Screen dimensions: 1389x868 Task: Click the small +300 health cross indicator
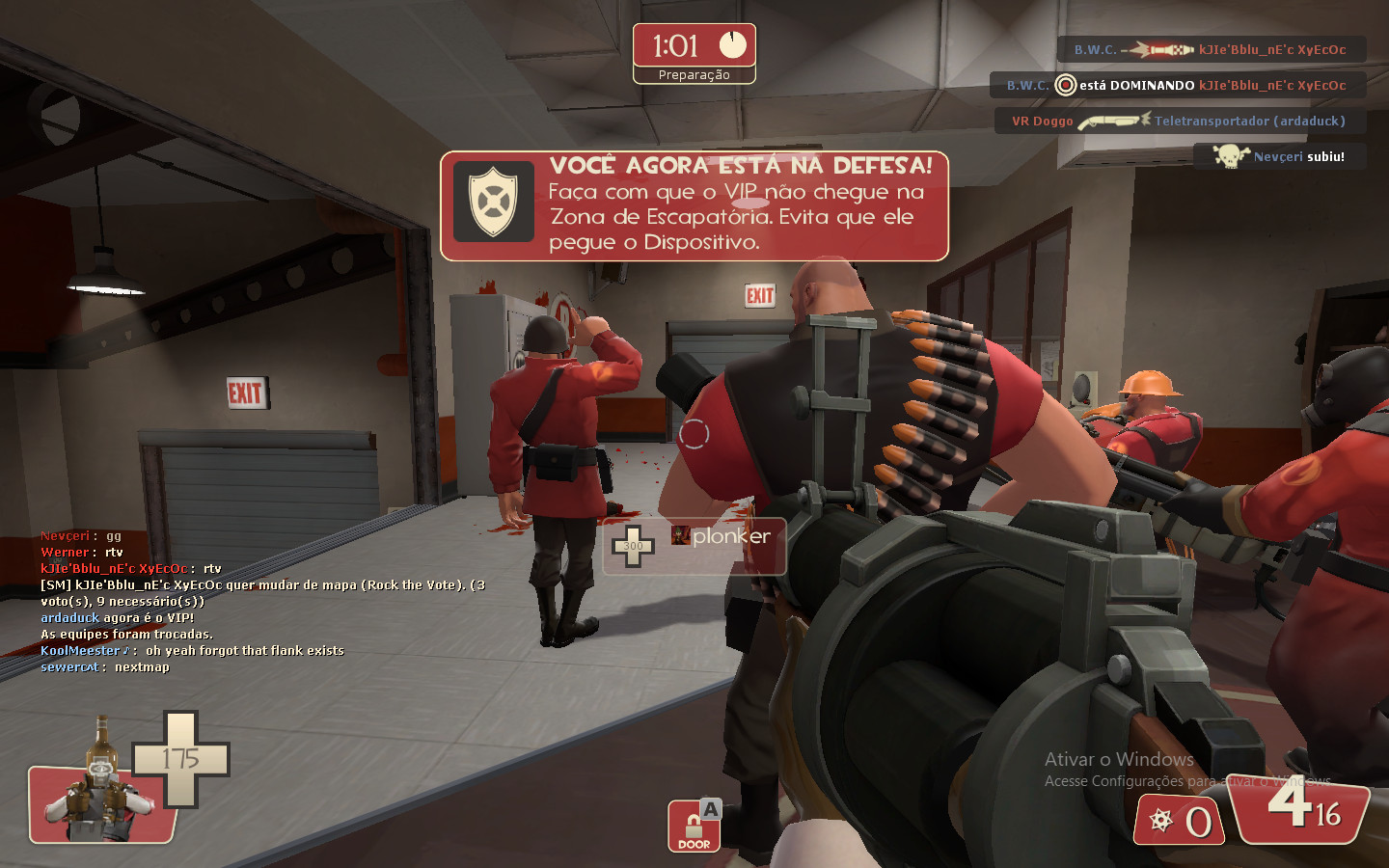635,545
